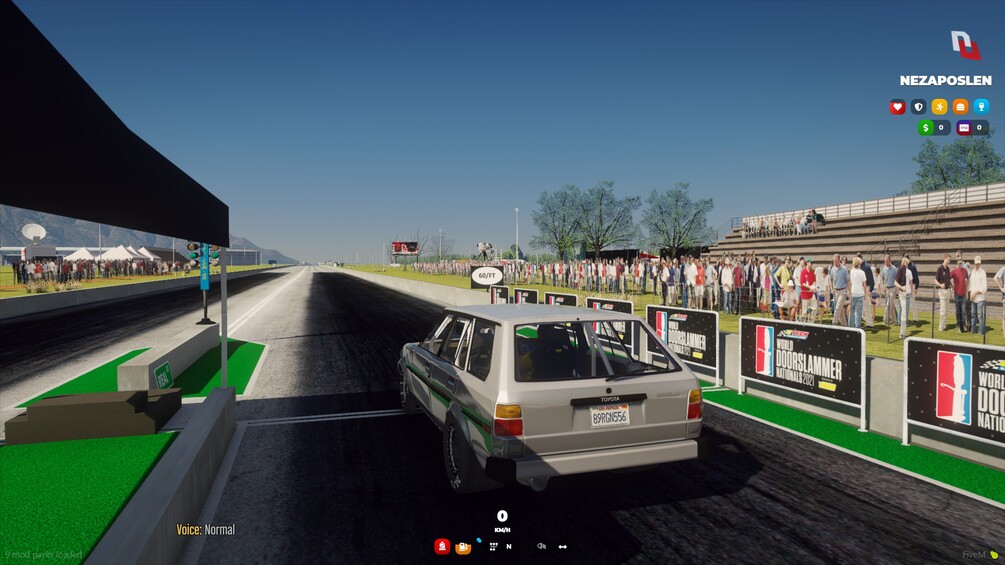Image resolution: width=1005 pixels, height=565 pixels.
Task: Click the blue glass thirst icon
Action: [981, 107]
